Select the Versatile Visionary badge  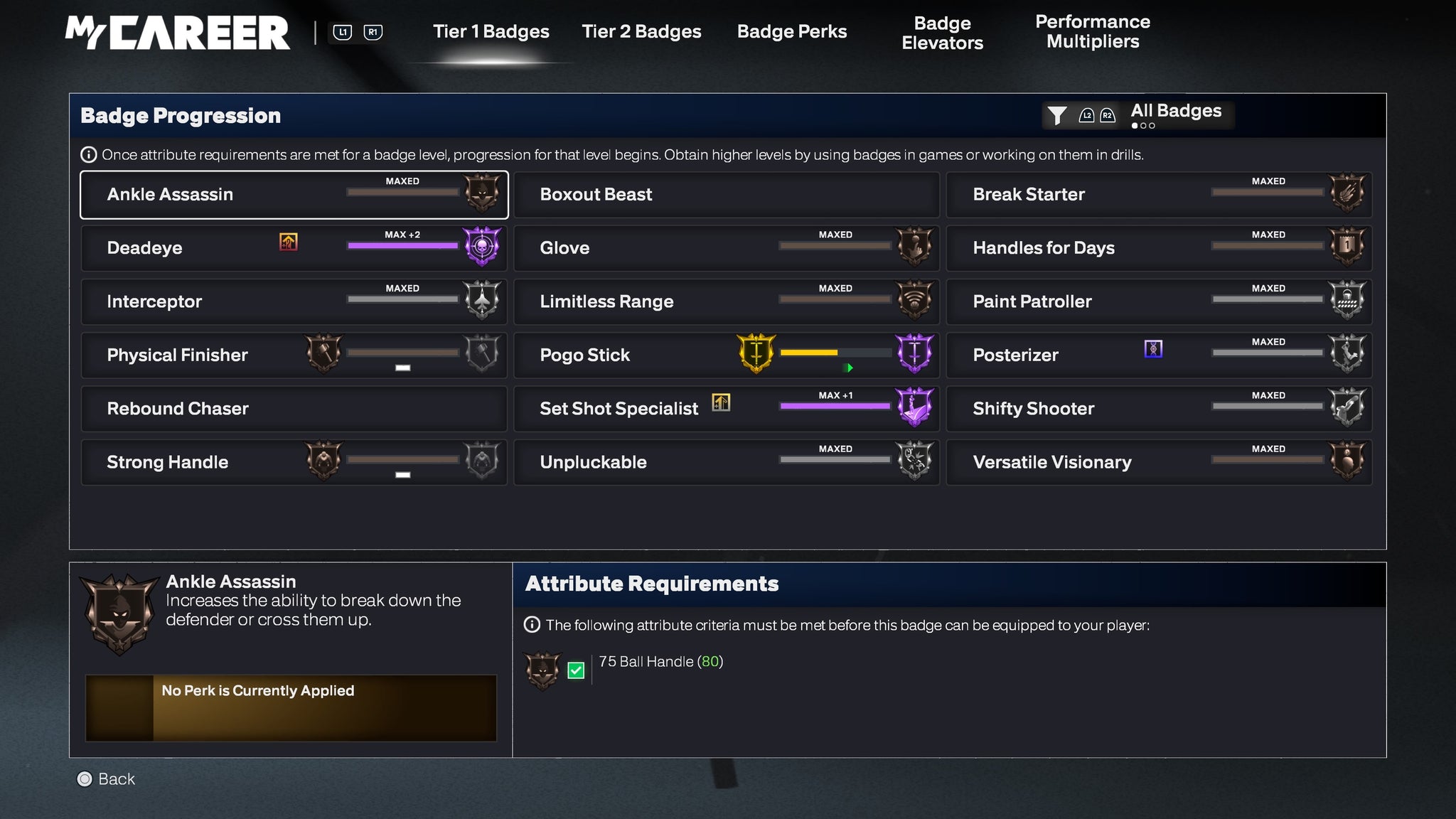[1158, 462]
